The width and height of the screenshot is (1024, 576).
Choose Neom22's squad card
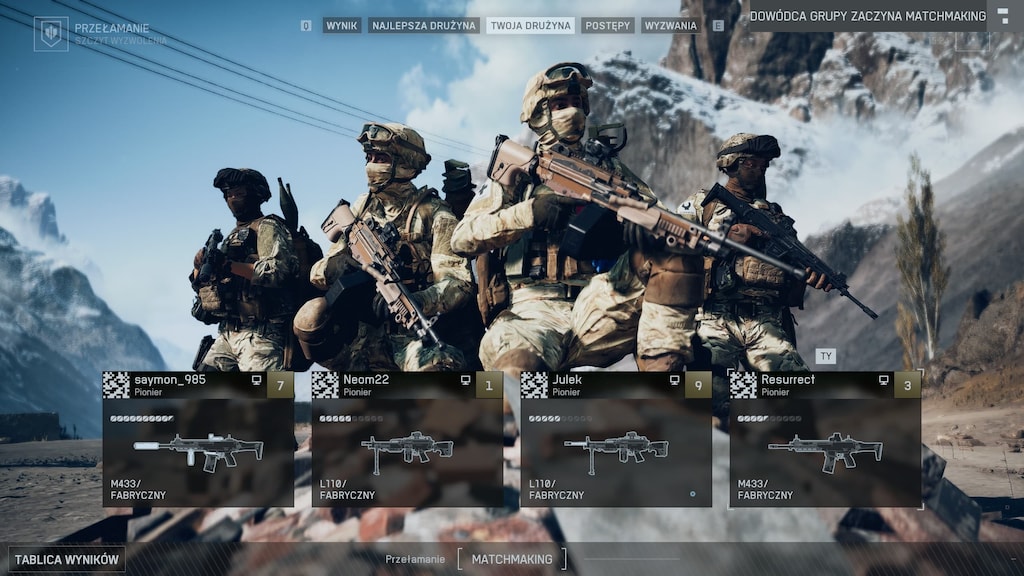[x=407, y=439]
